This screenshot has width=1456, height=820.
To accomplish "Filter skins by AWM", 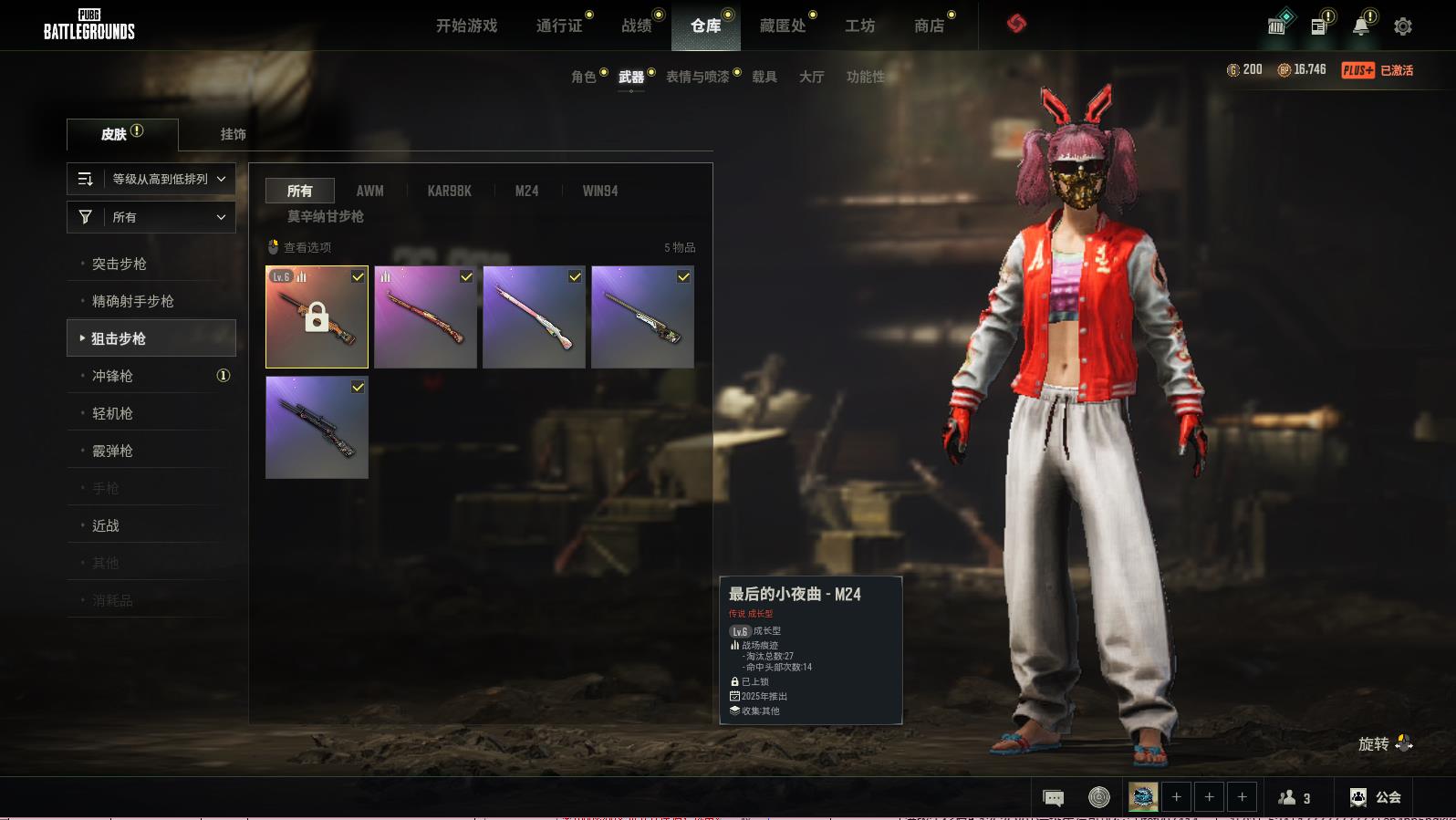I will 369,191.
